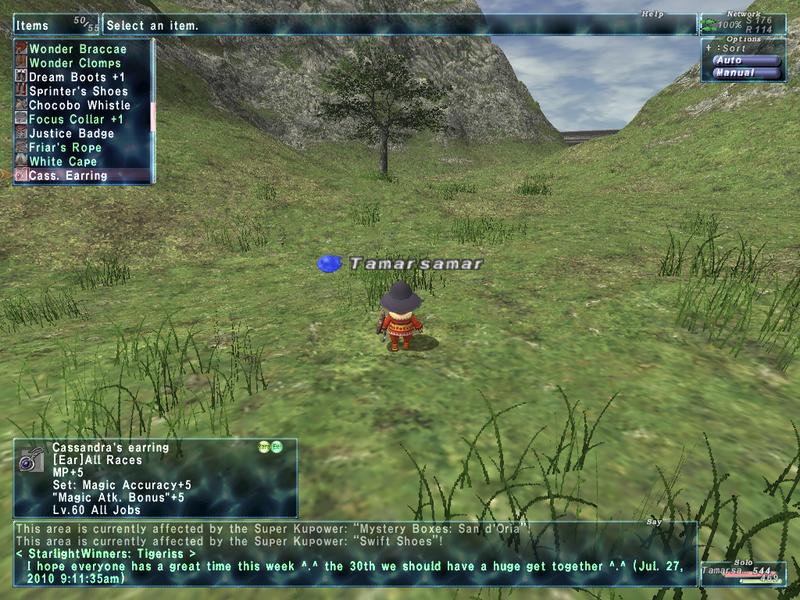This screenshot has width=800, height=600.
Task: Click the highlighted Cass. Earring item
Action: click(x=67, y=175)
